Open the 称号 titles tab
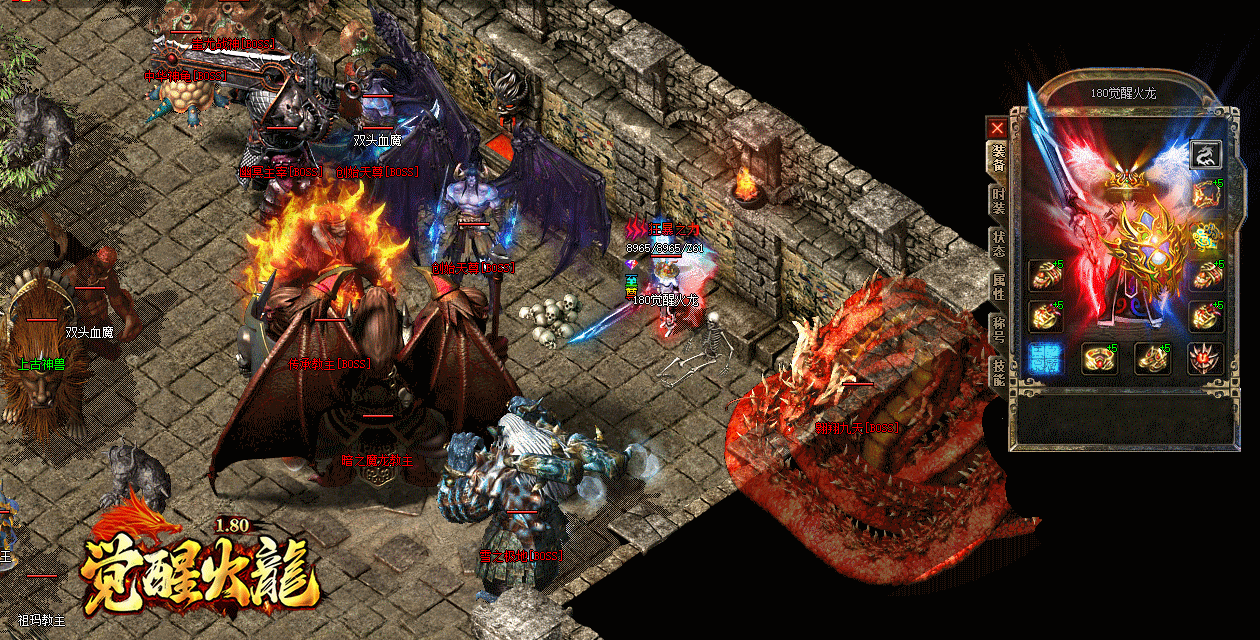This screenshot has height=640, width=1260. pyautogui.click(x=998, y=329)
